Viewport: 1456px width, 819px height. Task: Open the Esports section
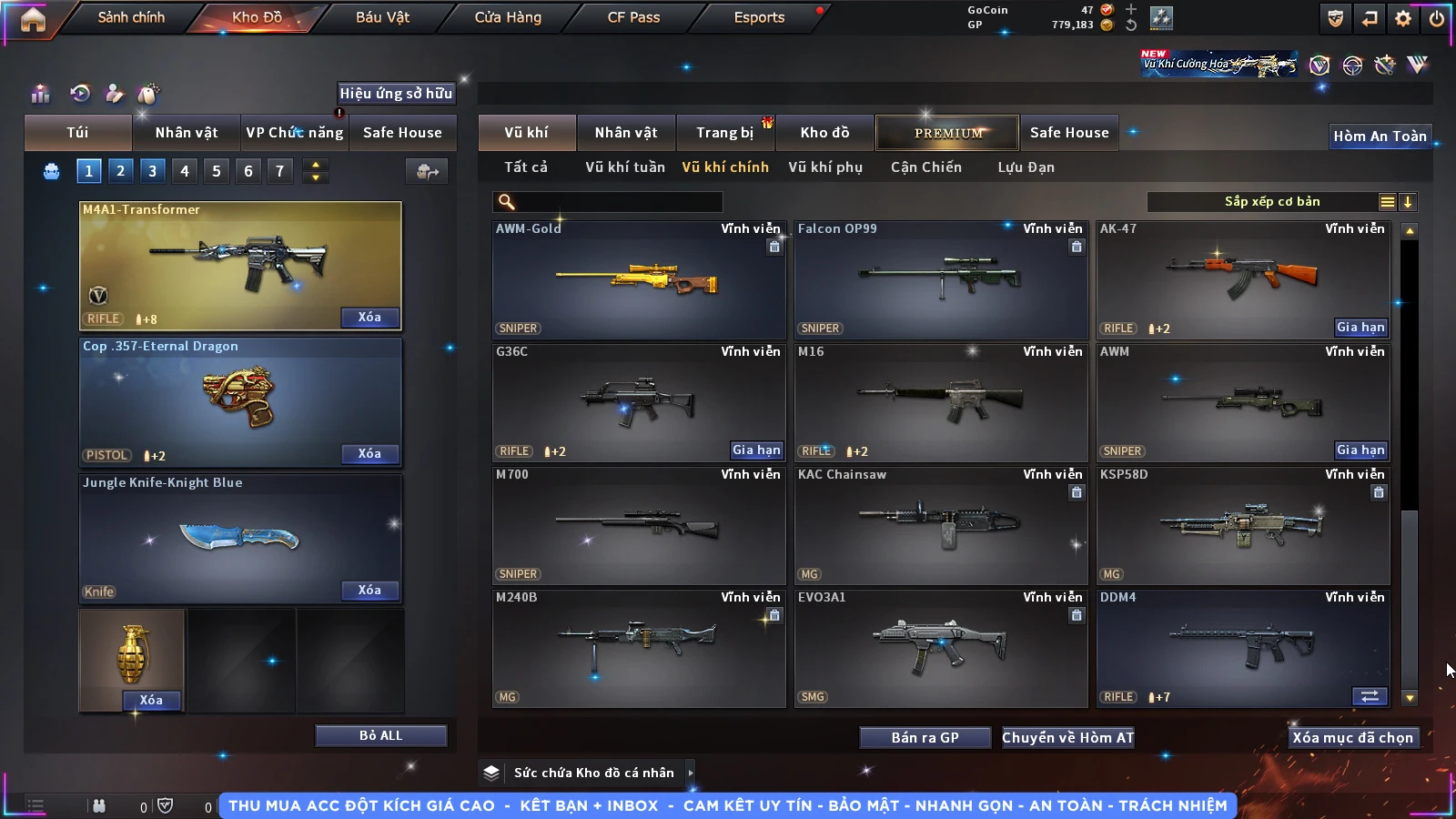(x=759, y=17)
